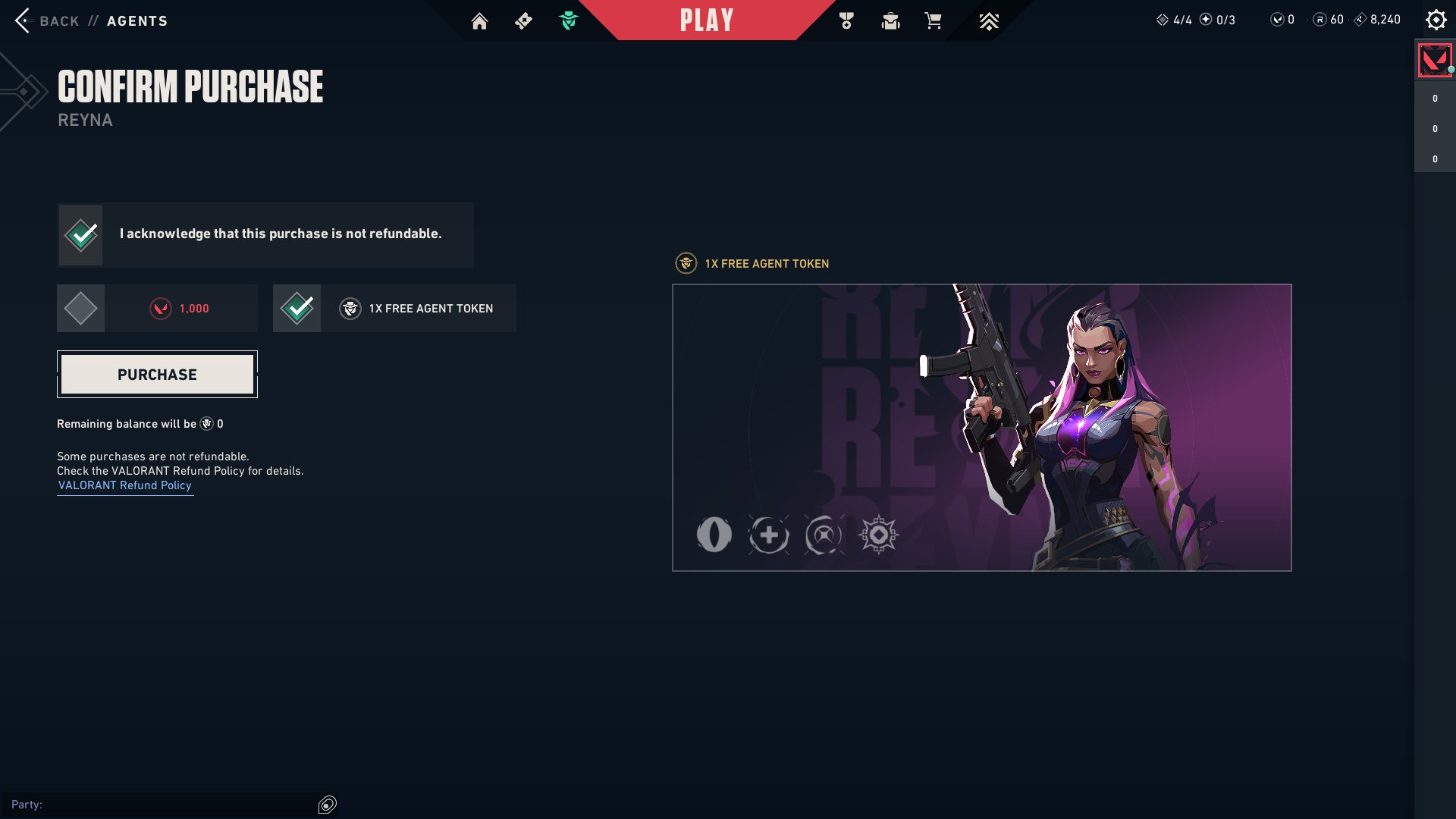The image size is (1456, 819).
Task: Open the Battlepass ticket icon
Action: point(523,21)
